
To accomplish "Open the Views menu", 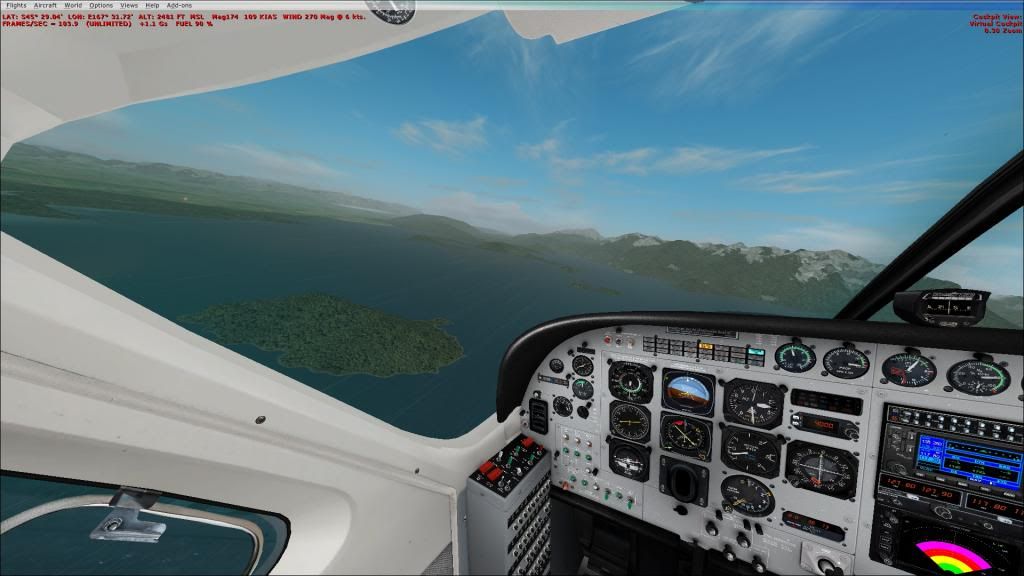I will click(129, 5).
